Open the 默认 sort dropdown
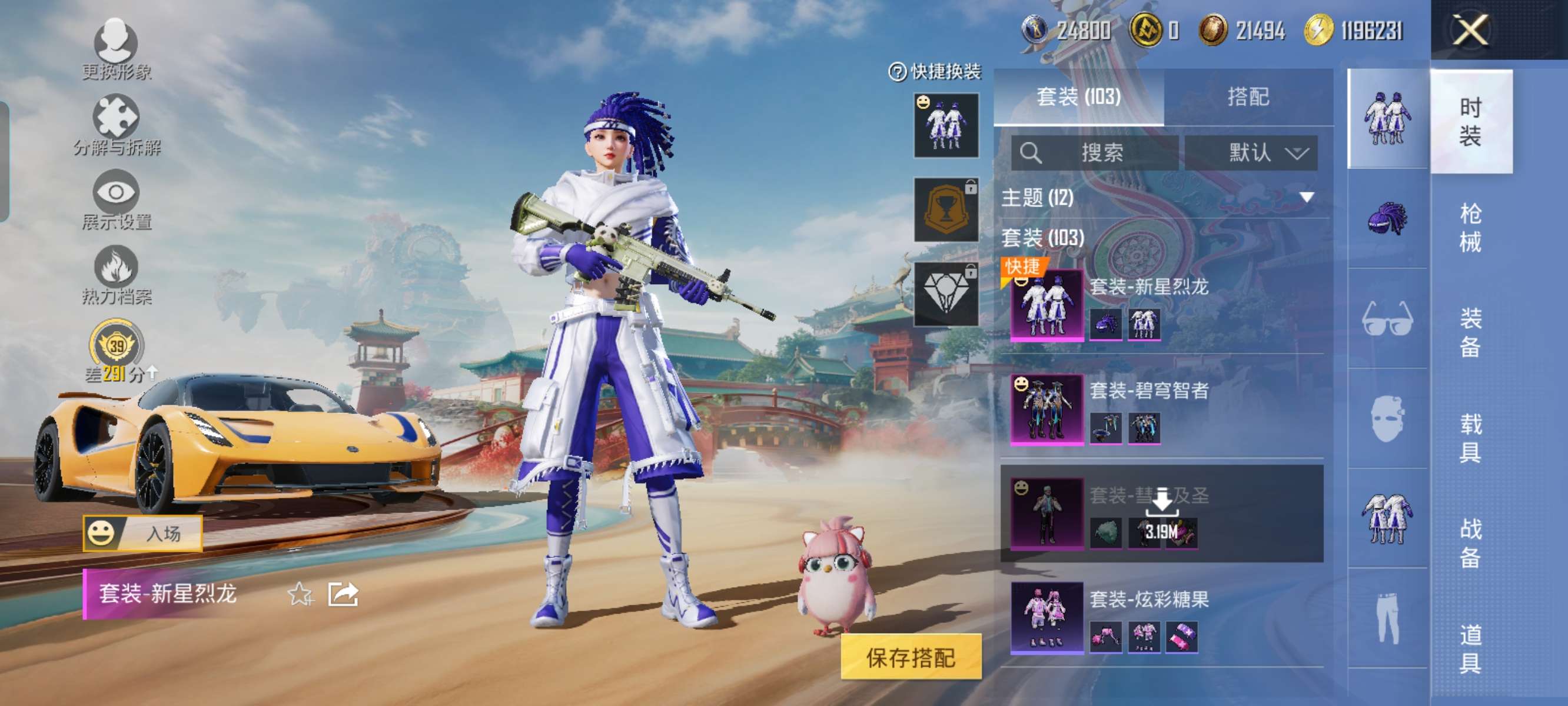The width and height of the screenshot is (1568, 706). point(1251,152)
